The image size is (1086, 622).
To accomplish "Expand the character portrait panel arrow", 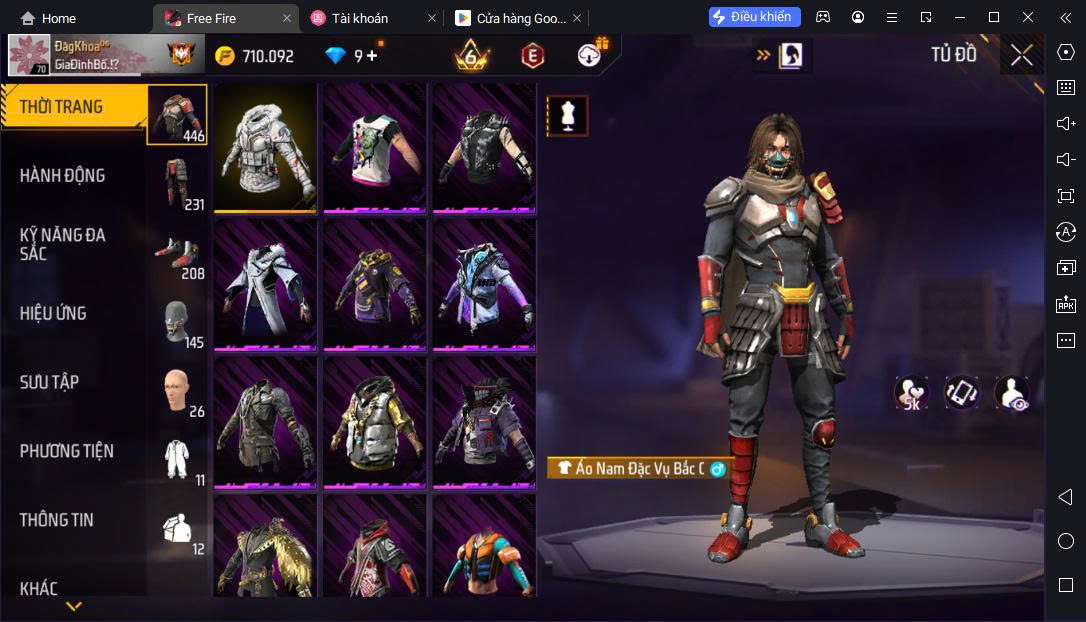I will tap(763, 56).
